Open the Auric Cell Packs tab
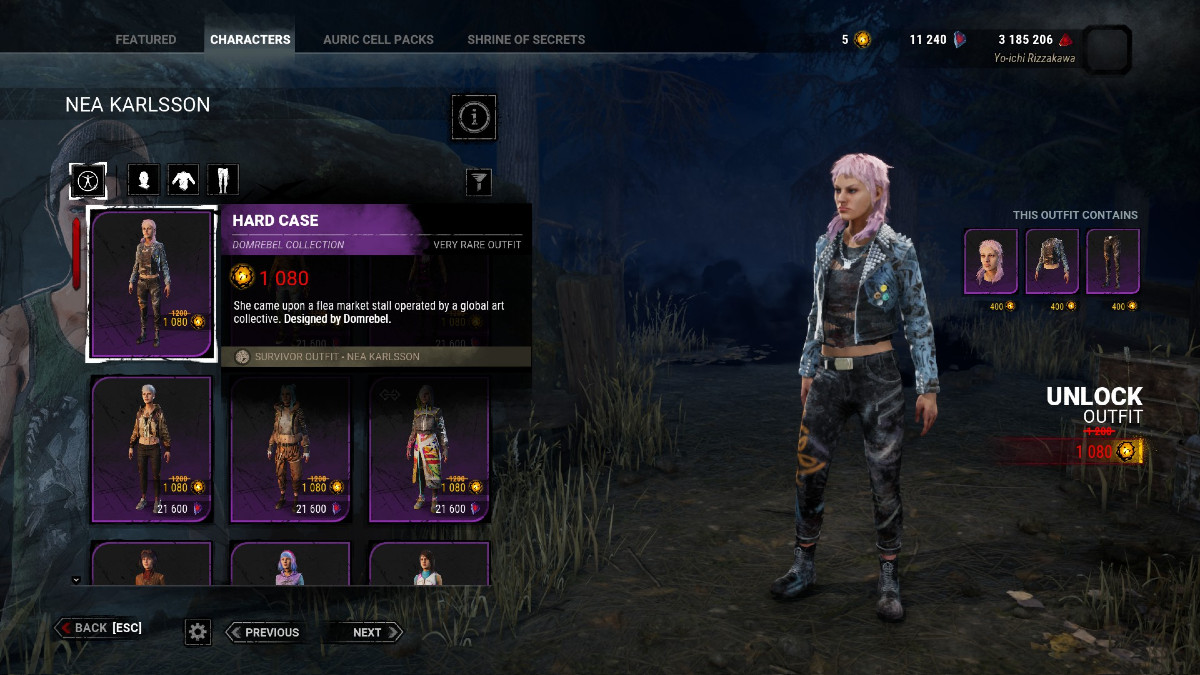1200x675 pixels. [x=378, y=40]
